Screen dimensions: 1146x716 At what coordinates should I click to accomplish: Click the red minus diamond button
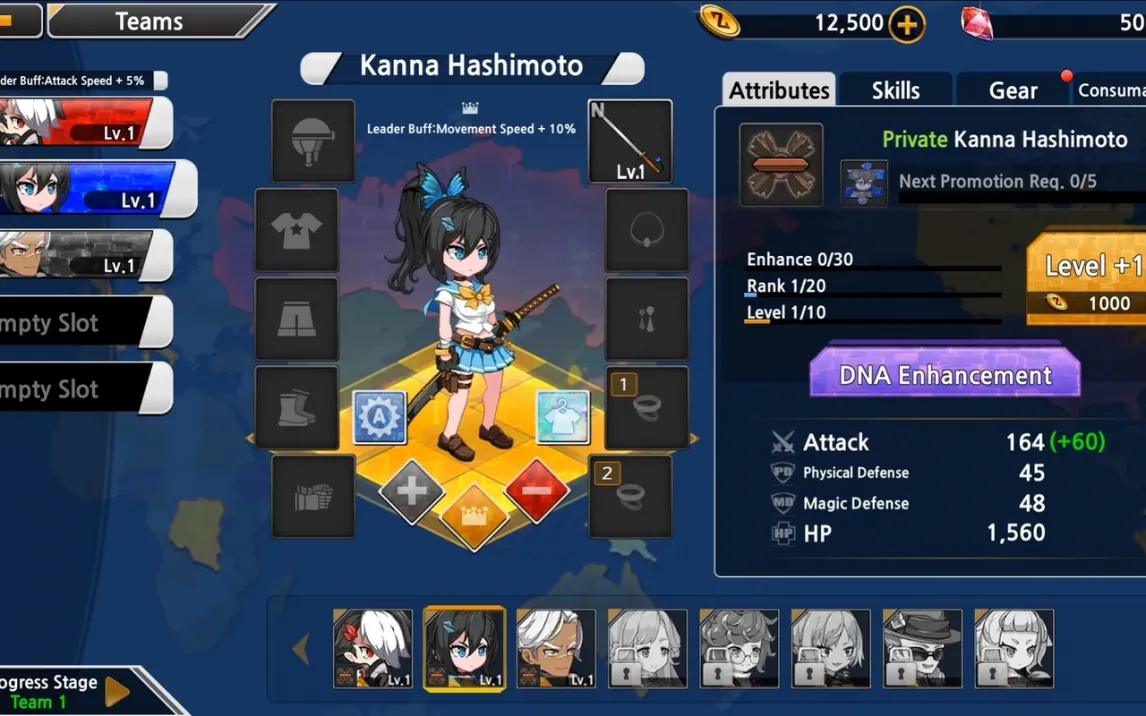(537, 490)
